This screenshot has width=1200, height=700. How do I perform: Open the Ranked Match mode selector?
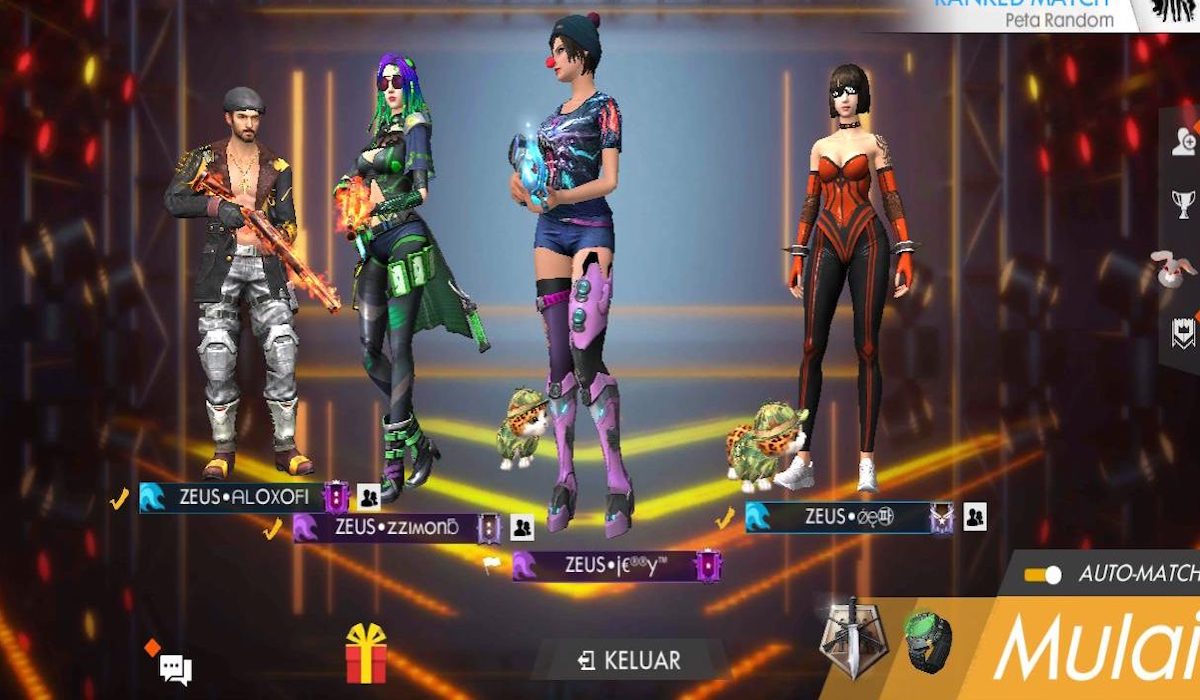[1030, 14]
